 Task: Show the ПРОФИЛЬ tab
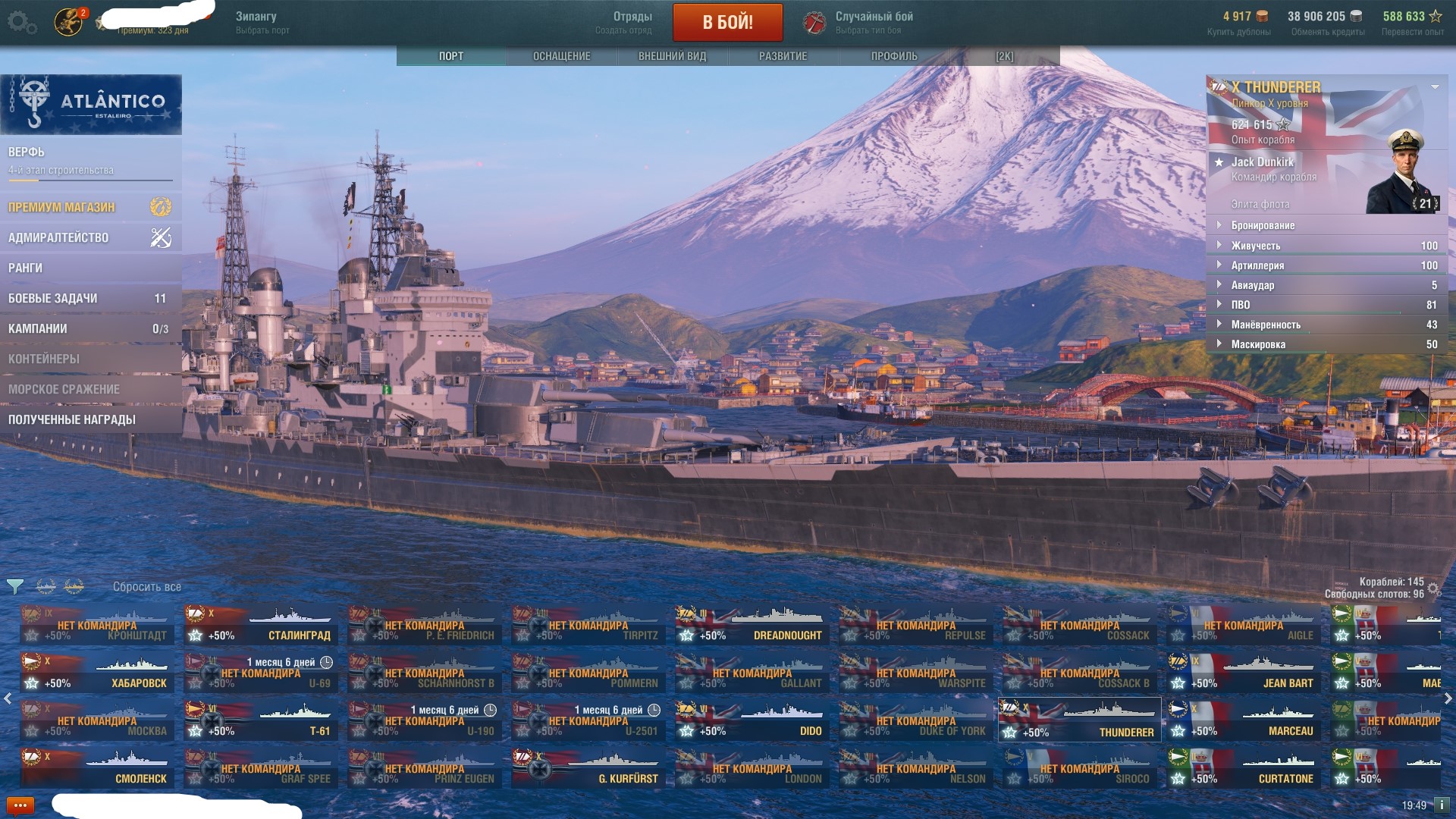tap(894, 56)
